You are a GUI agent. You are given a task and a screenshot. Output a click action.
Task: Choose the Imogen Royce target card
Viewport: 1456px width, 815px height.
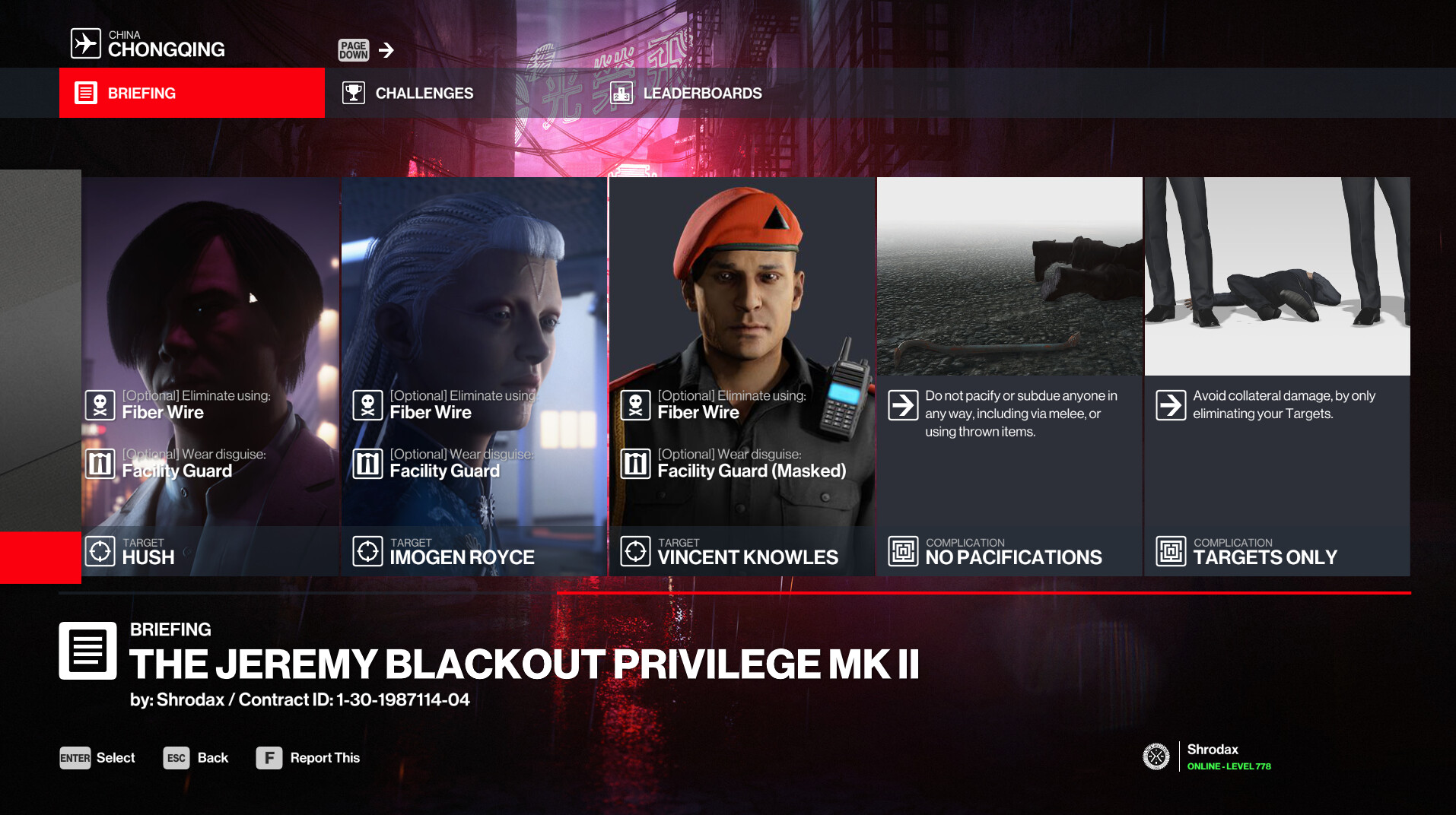pyautogui.click(x=474, y=376)
